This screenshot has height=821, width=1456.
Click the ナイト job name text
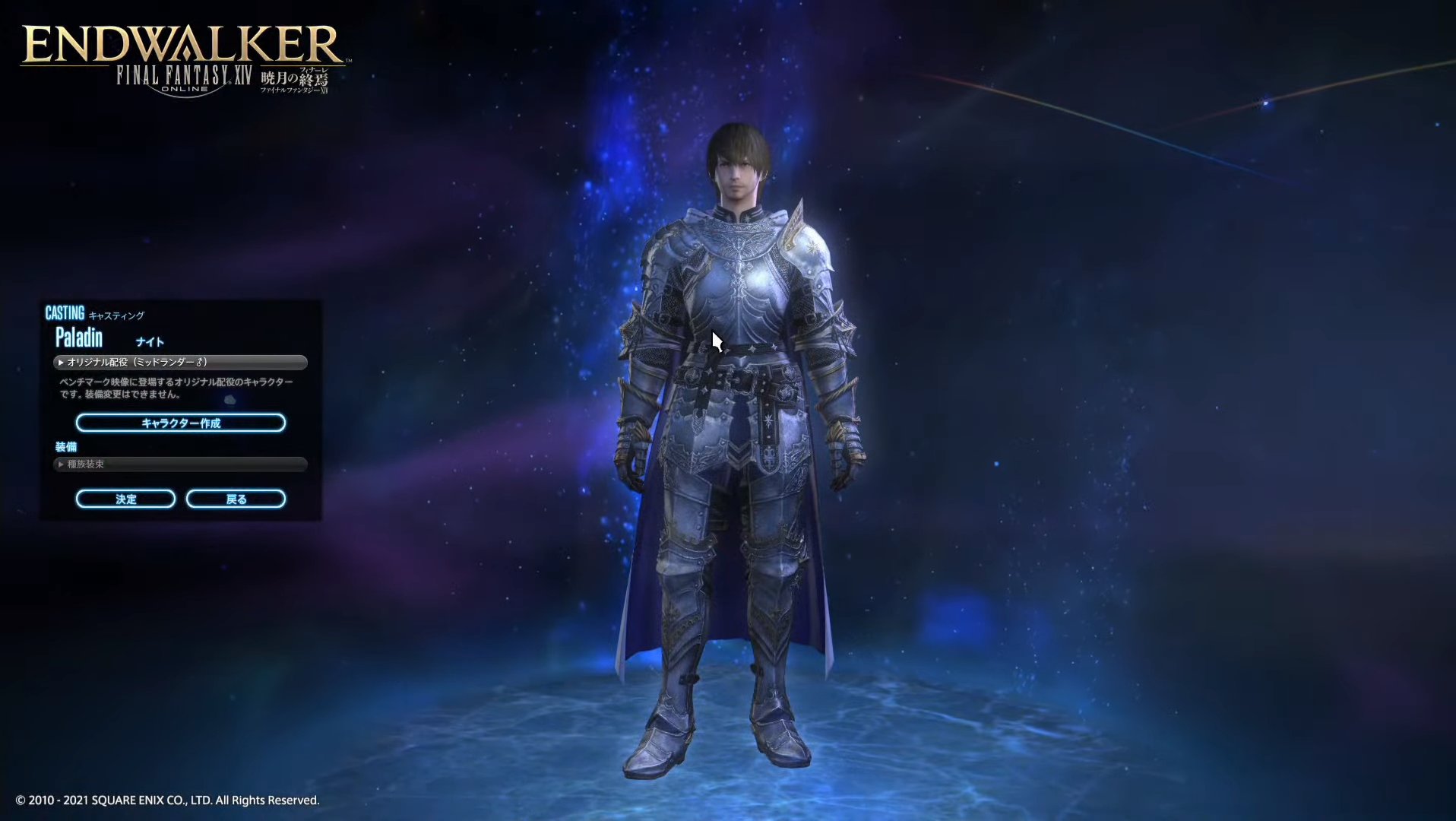[x=150, y=341]
